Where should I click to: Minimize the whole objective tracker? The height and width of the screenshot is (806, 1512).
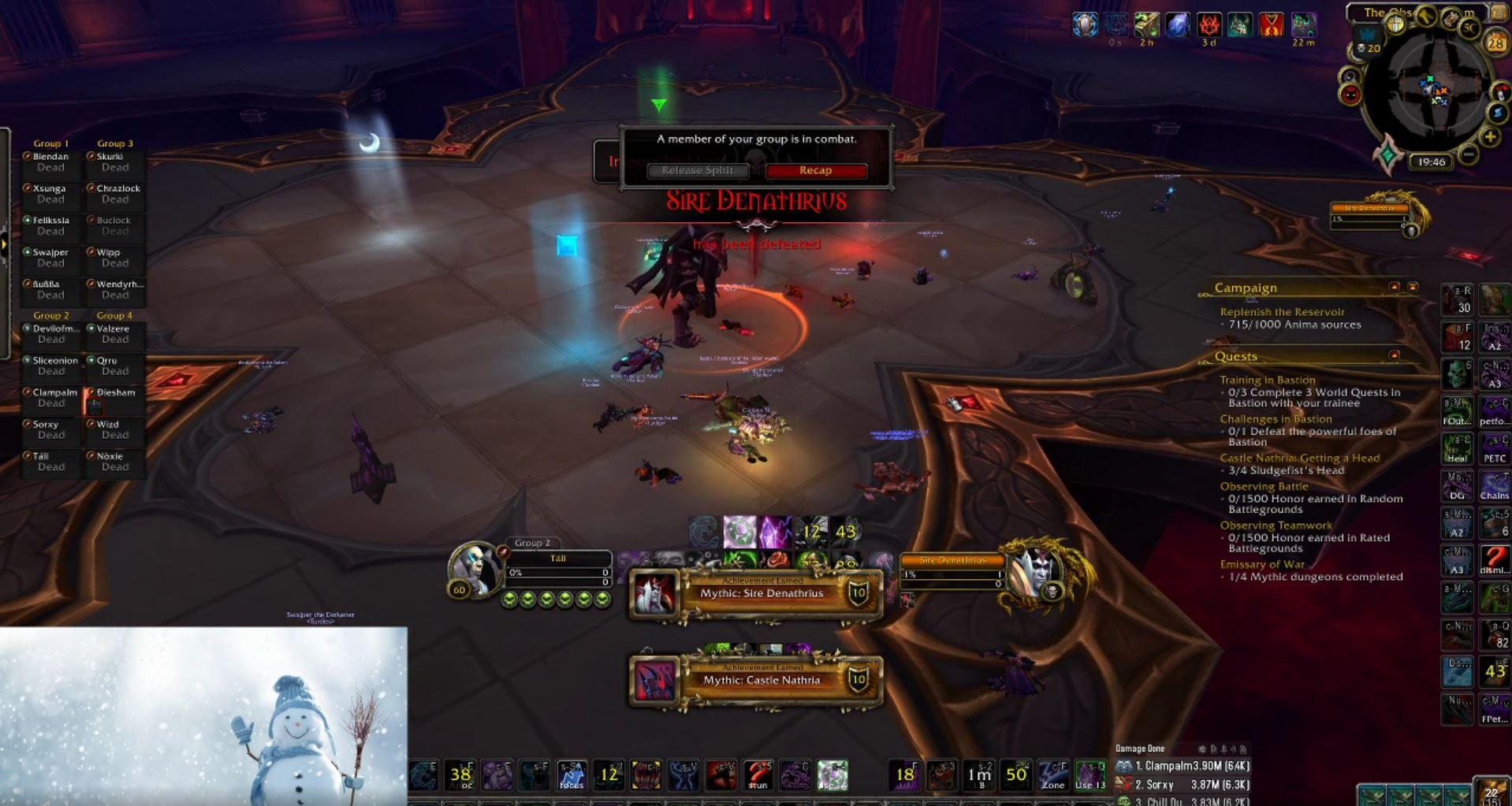point(1412,287)
